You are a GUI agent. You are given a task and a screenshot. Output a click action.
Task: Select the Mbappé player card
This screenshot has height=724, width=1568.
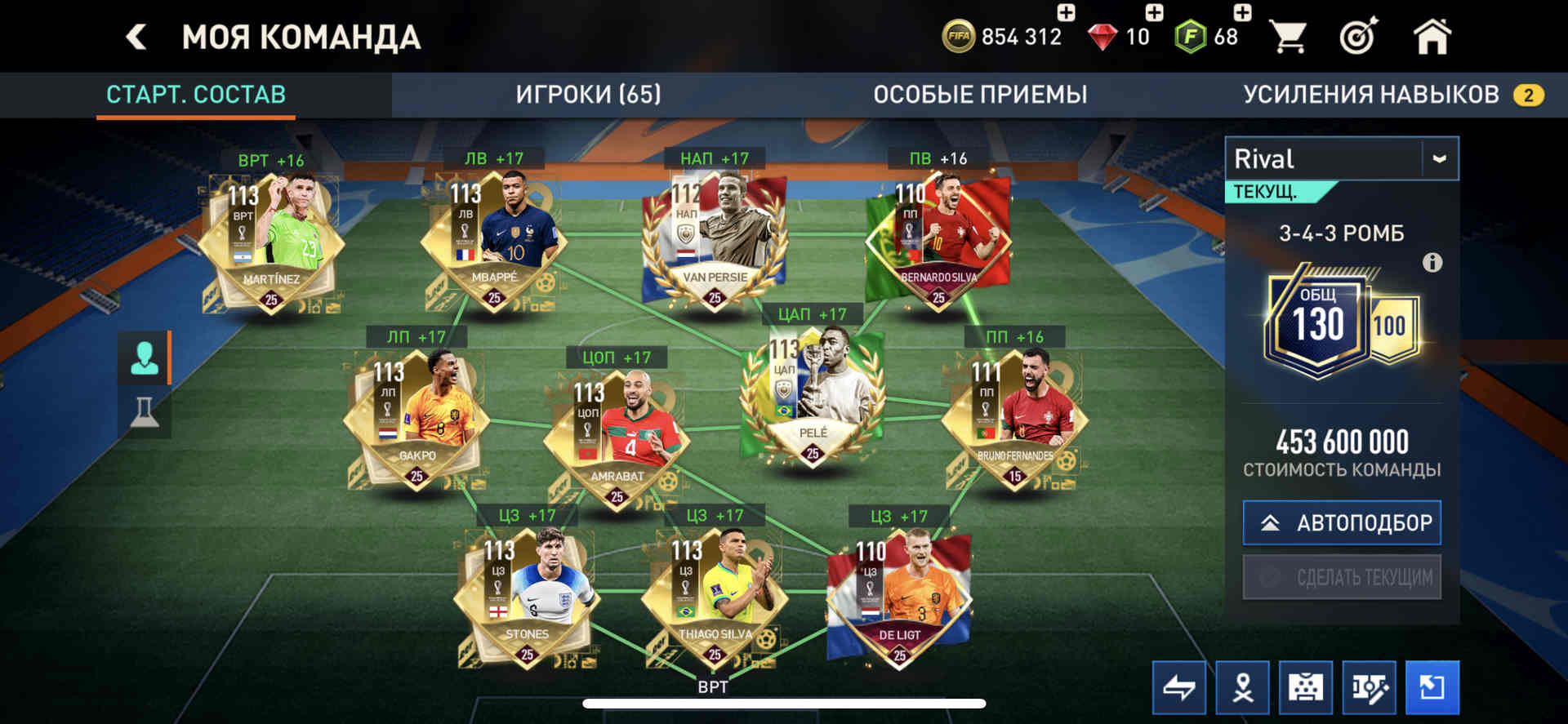pos(493,241)
